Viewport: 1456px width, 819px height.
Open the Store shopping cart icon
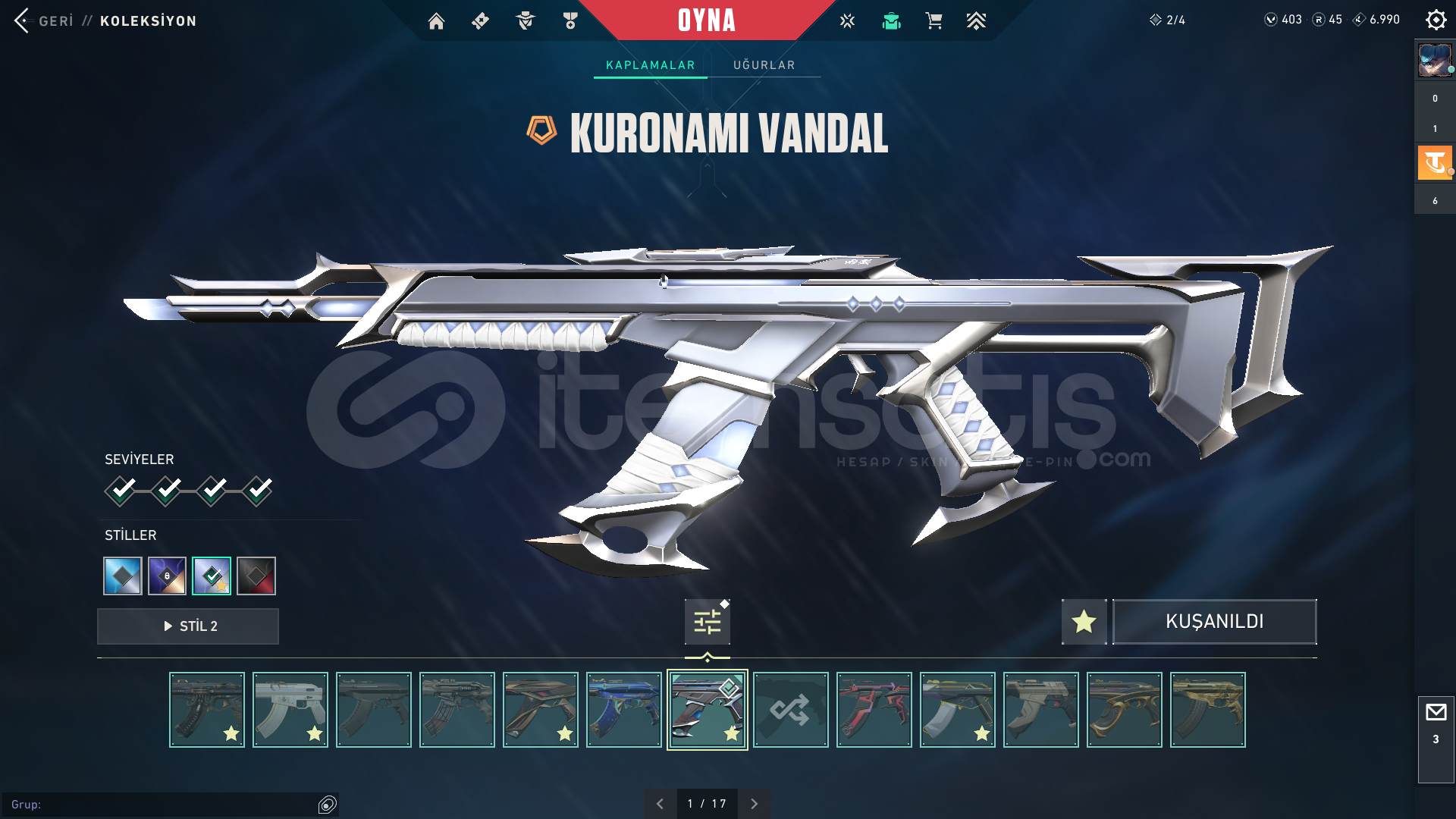click(934, 21)
